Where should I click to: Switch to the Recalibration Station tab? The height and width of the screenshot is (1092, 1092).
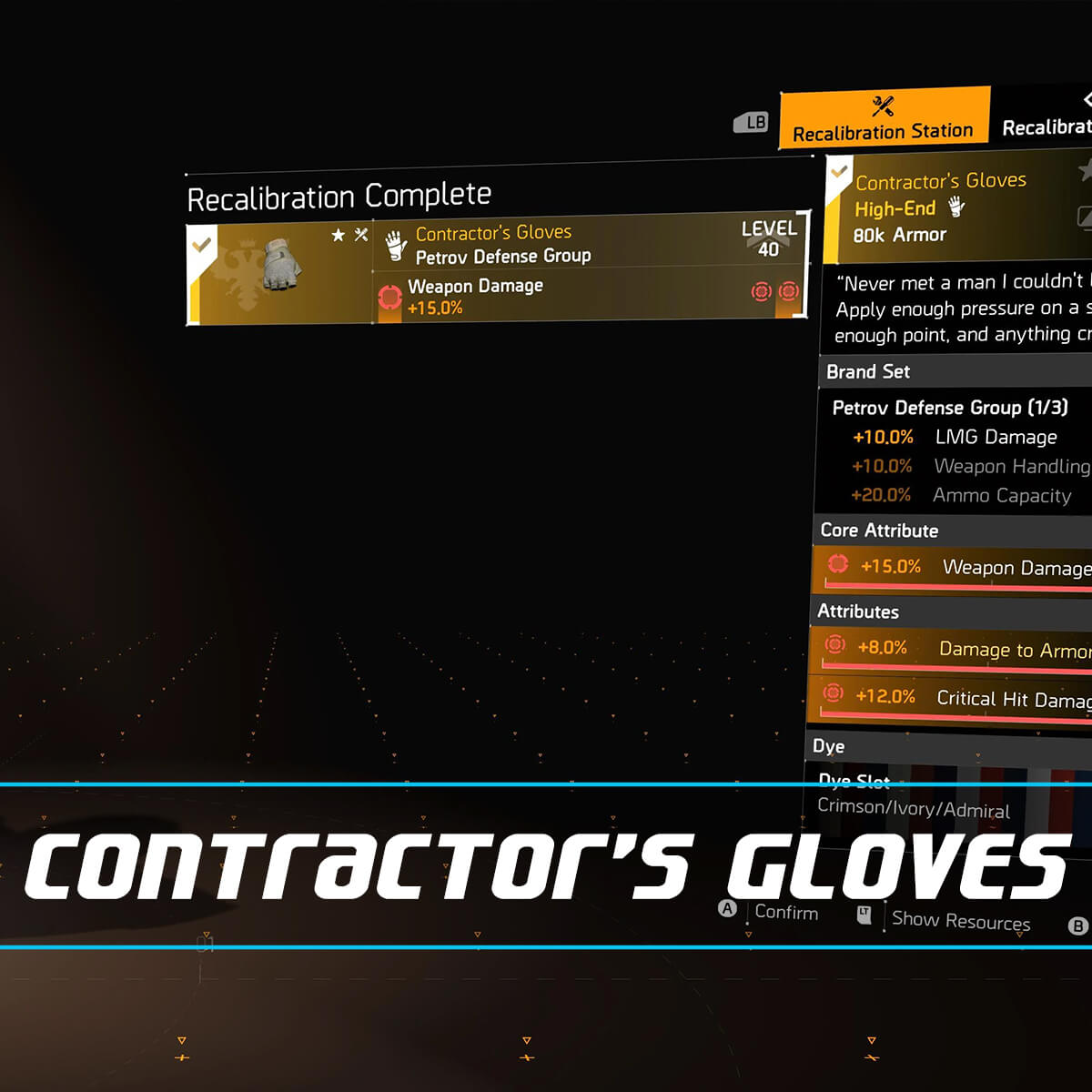pyautogui.click(x=884, y=118)
